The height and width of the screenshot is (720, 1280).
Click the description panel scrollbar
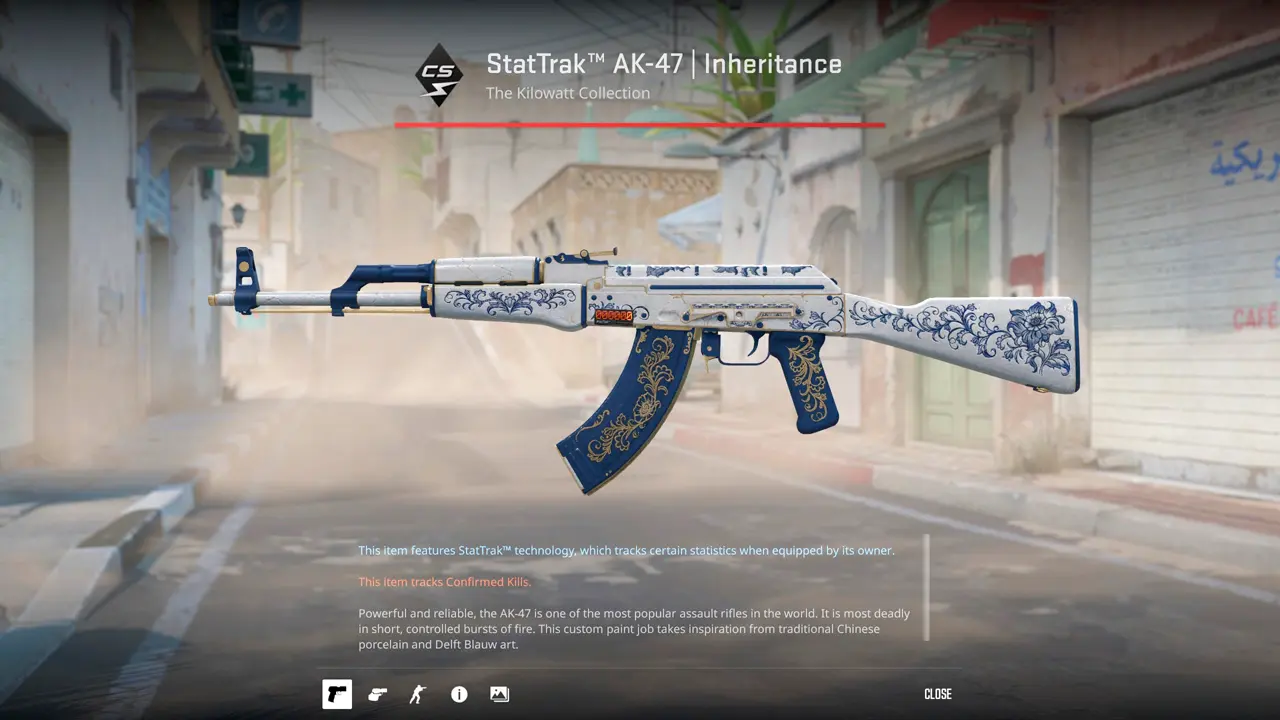[926, 588]
